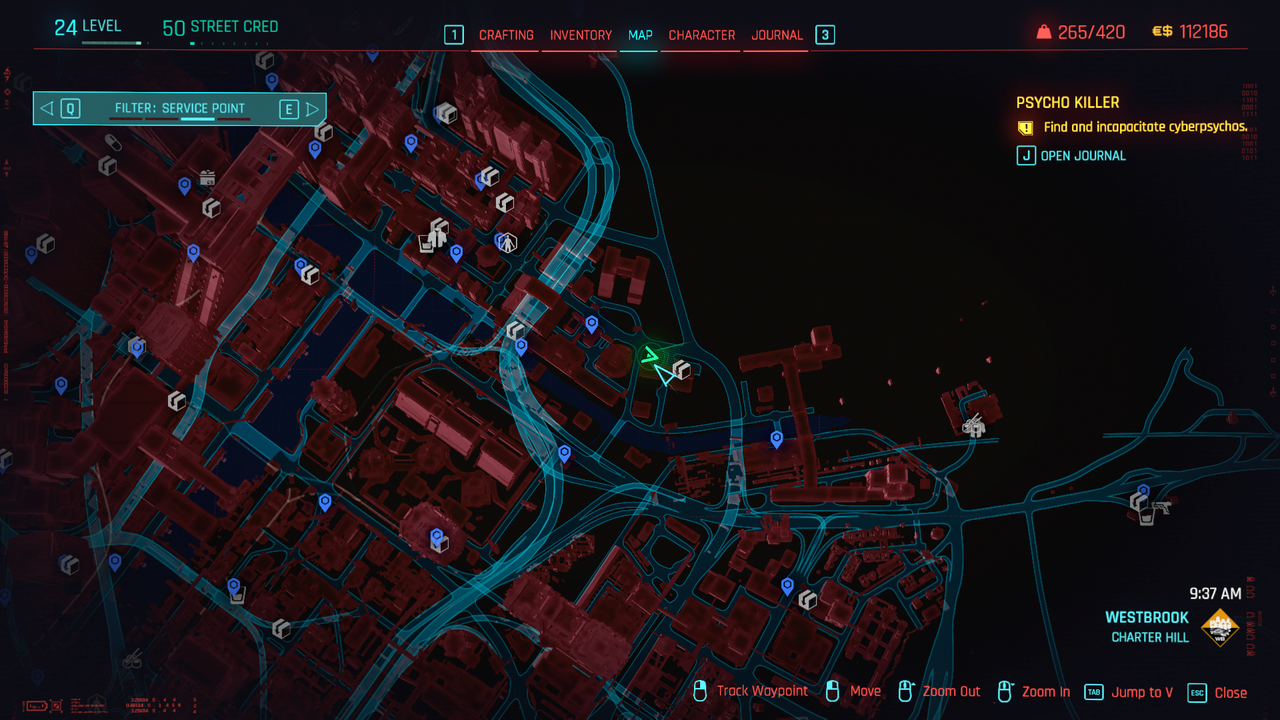Click the cash register shop marker
This screenshot has width=1280, height=720.
pyautogui.click(x=207, y=178)
